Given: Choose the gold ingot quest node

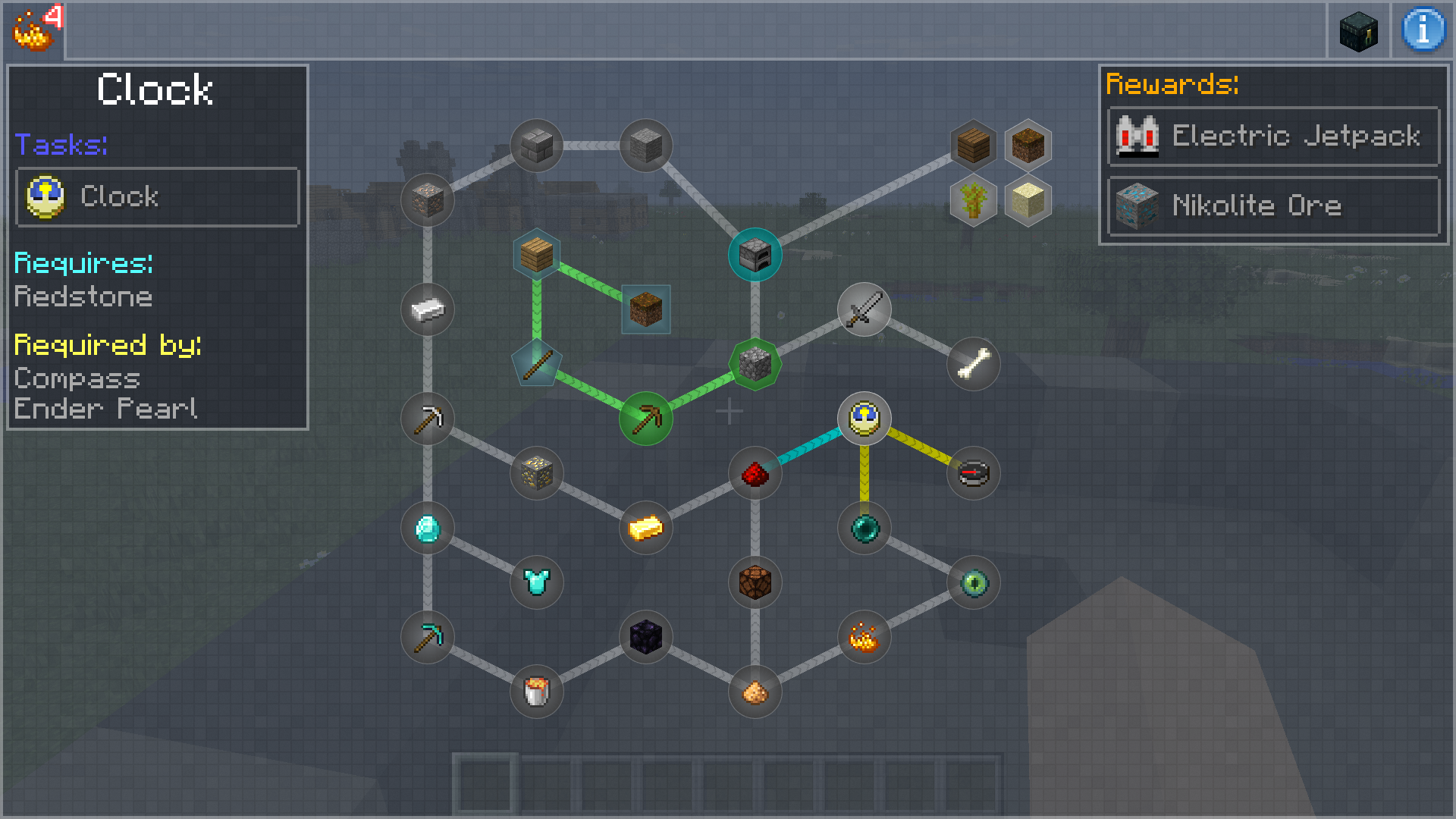Looking at the screenshot, I should coord(645,529).
